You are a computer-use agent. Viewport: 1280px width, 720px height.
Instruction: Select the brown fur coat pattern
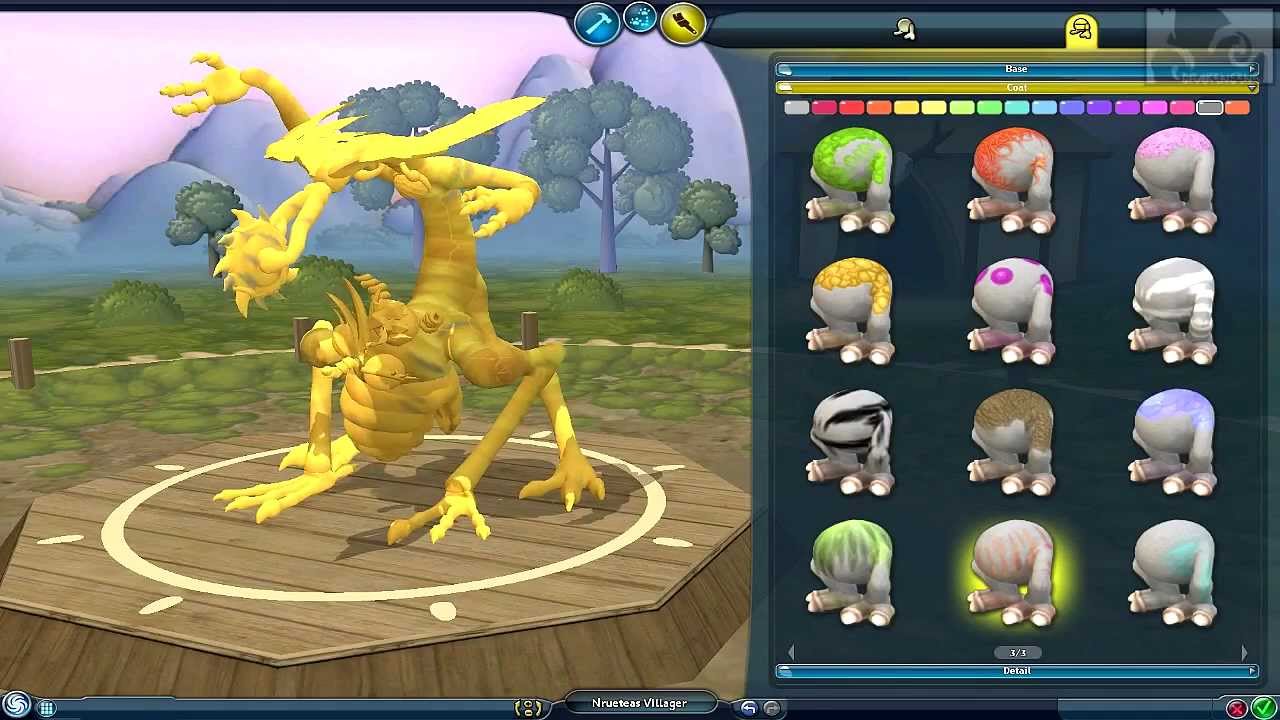(1012, 441)
